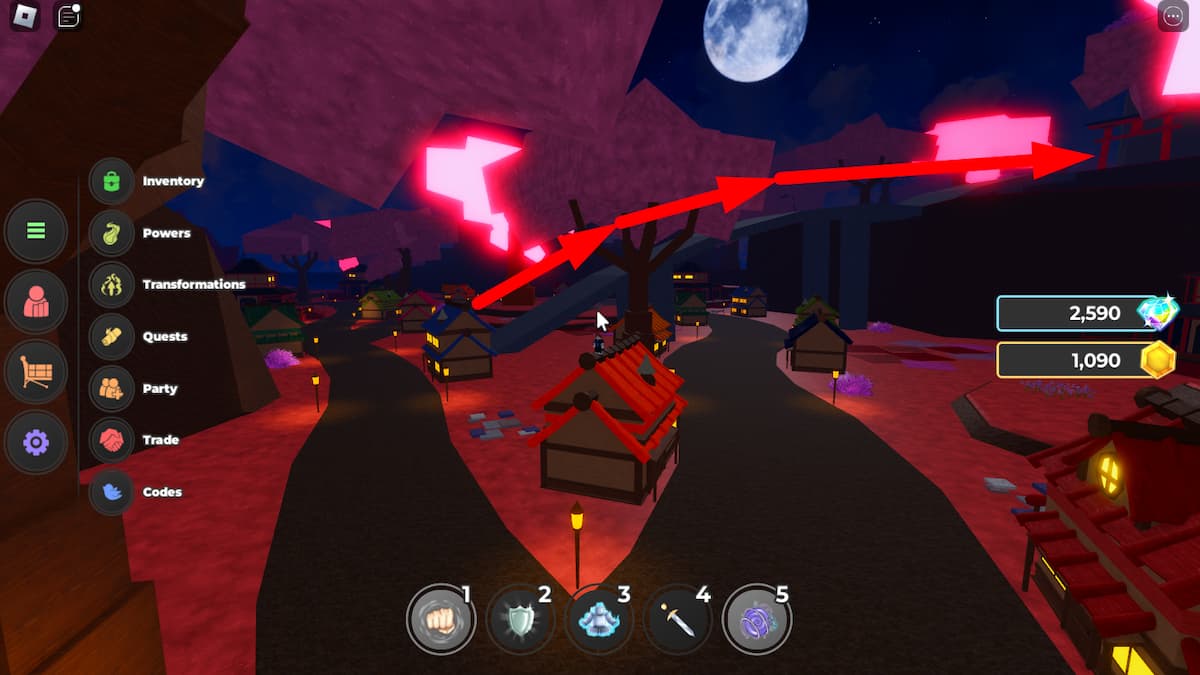Open the Quests menu
Image resolution: width=1200 pixels, height=675 pixels.
point(111,337)
